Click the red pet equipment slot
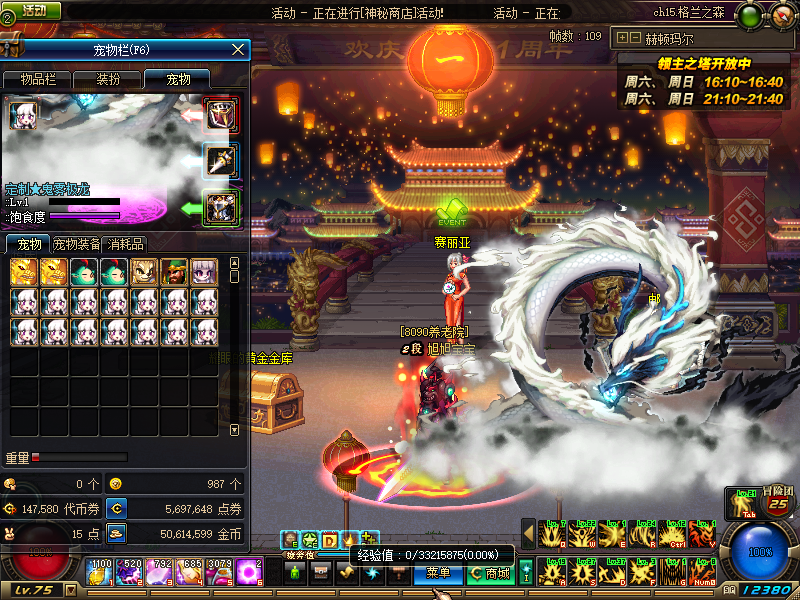 221,115
